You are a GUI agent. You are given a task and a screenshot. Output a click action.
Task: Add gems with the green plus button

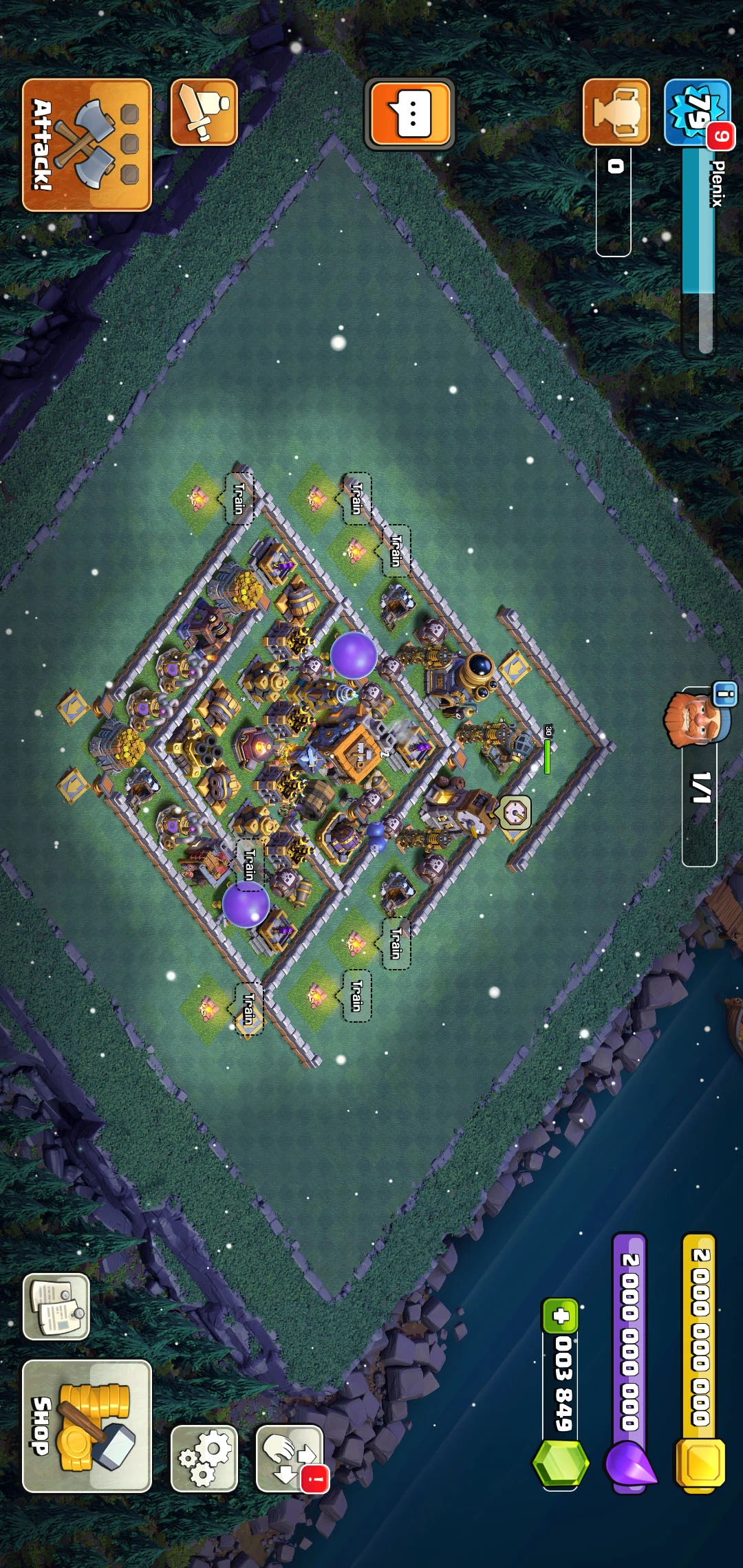click(561, 1316)
